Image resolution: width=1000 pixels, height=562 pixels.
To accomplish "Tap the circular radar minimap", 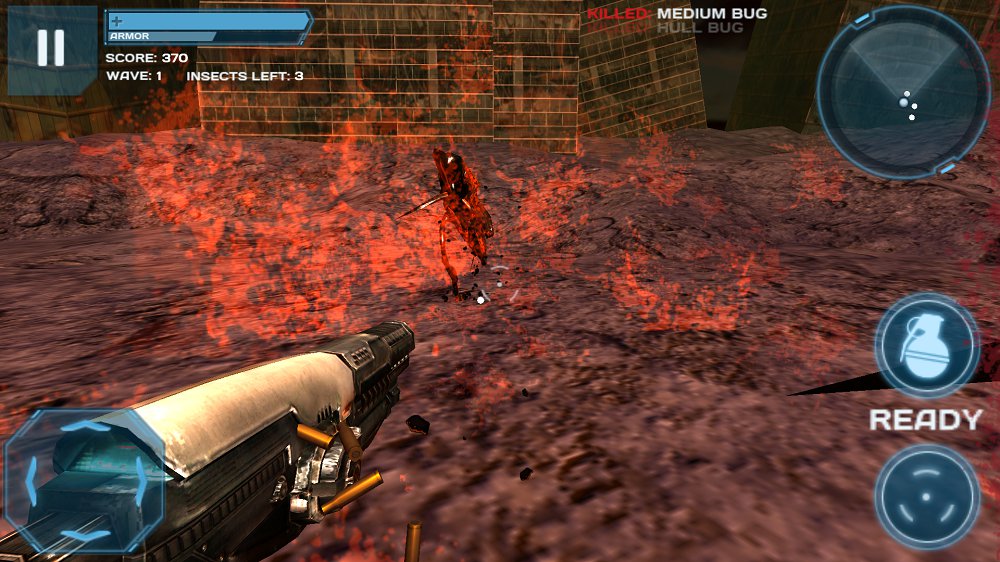I will point(902,91).
